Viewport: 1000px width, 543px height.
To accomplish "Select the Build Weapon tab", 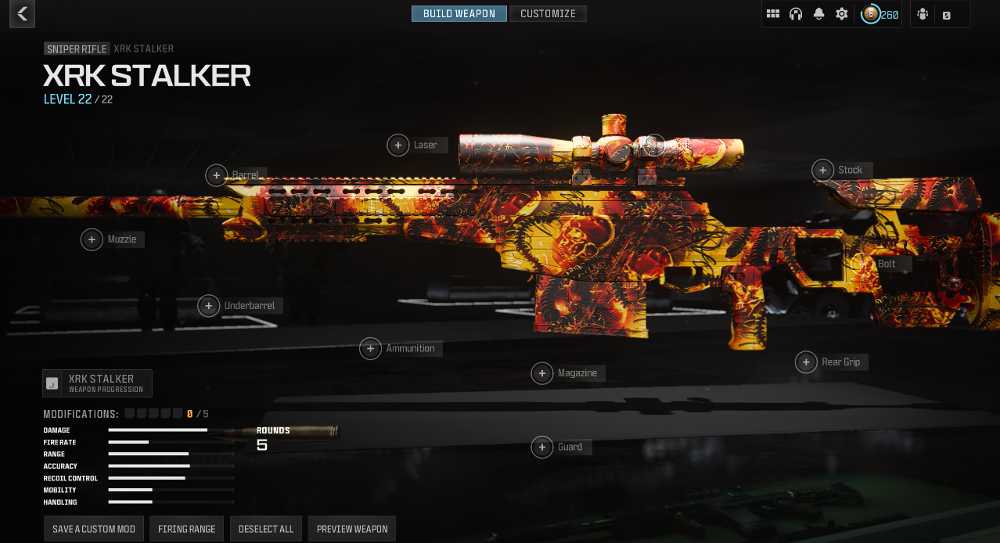I will 459,14.
